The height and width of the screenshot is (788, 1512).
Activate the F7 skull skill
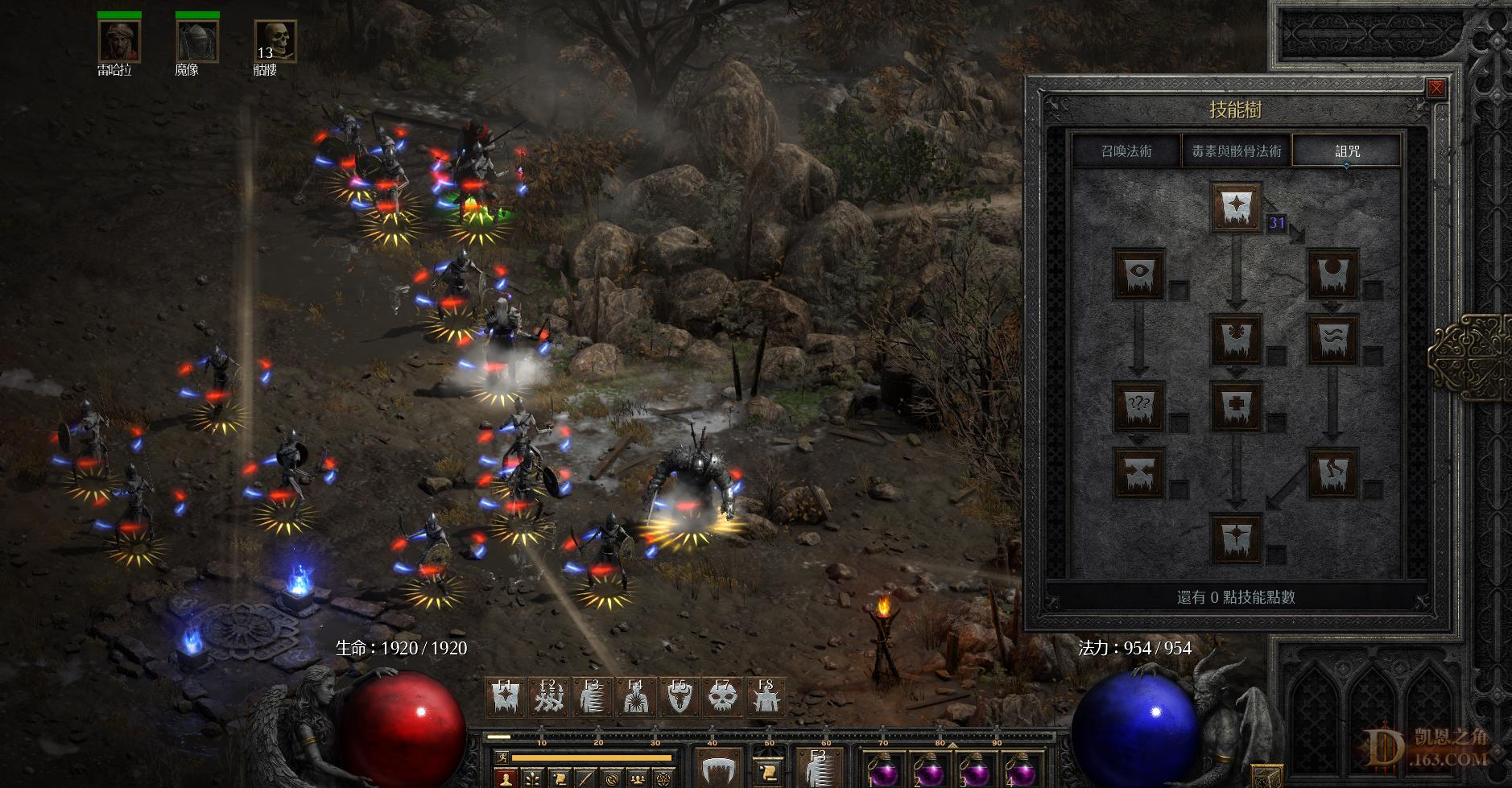[x=722, y=697]
